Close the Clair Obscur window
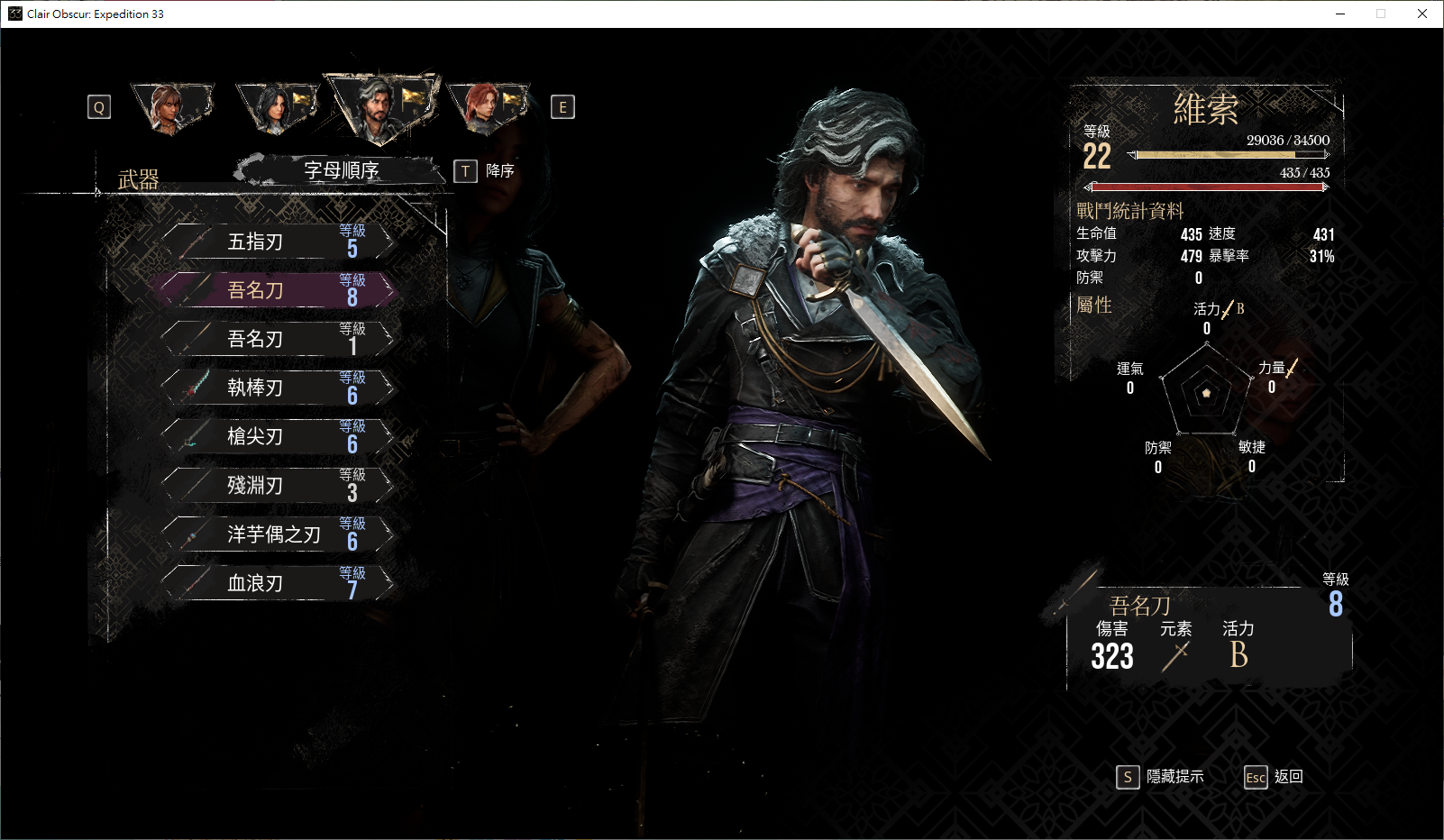 click(x=1422, y=14)
